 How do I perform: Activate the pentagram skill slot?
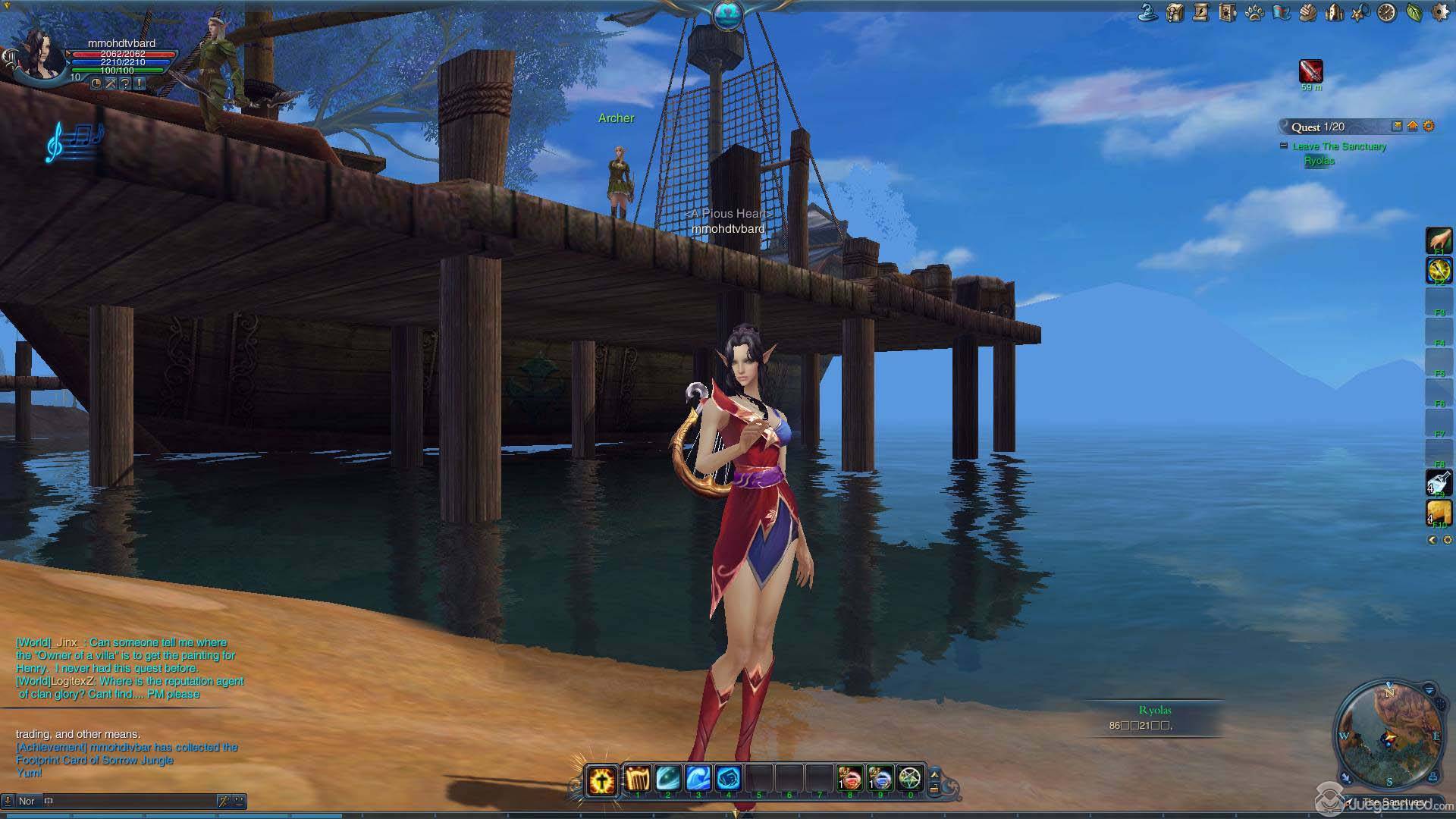(x=909, y=778)
